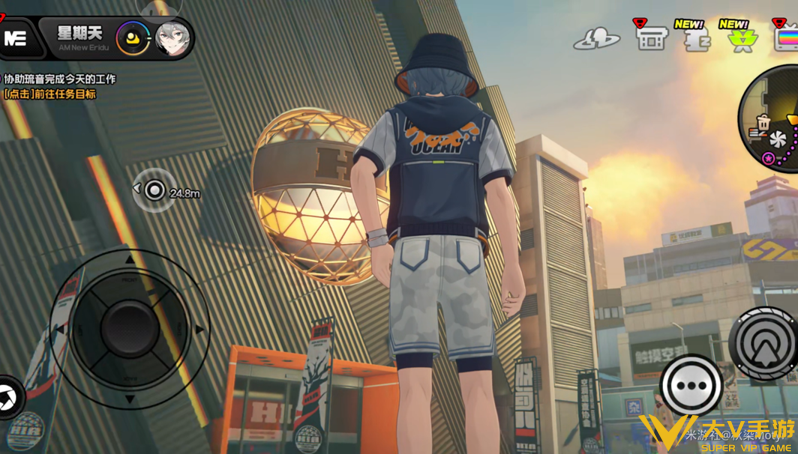The height and width of the screenshot is (454, 798).
Task: Click the quest waypoint marker showing 24.8m
Action: coord(154,190)
